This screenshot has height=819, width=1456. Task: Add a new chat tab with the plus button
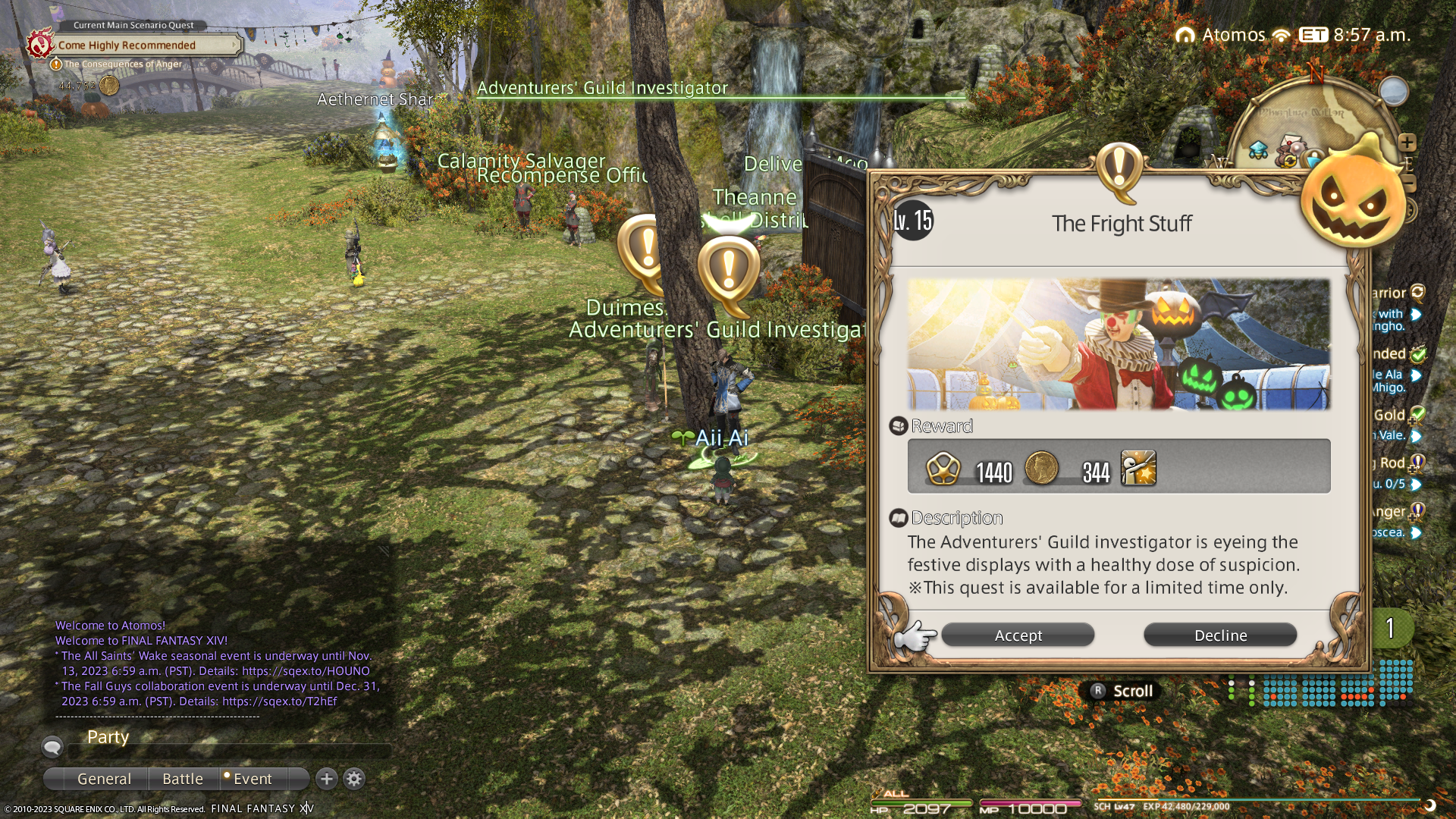327,779
